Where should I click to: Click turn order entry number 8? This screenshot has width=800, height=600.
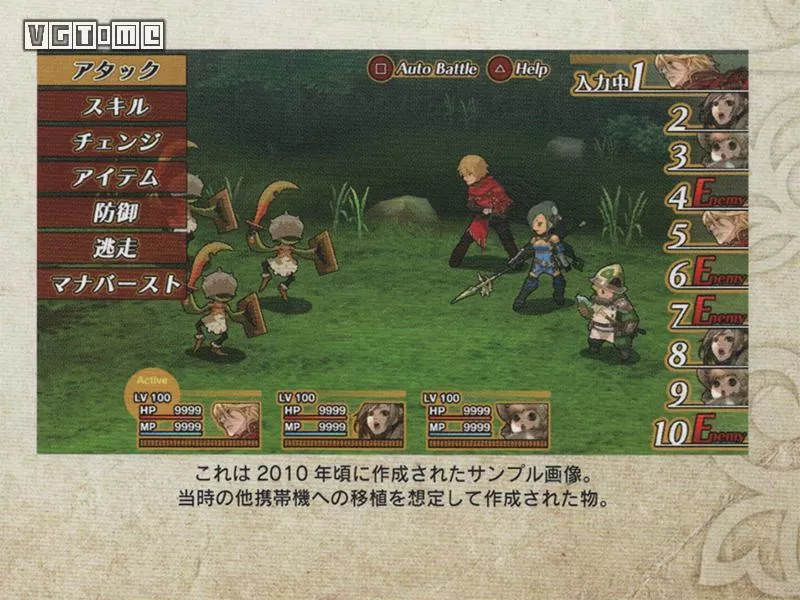(x=706, y=353)
